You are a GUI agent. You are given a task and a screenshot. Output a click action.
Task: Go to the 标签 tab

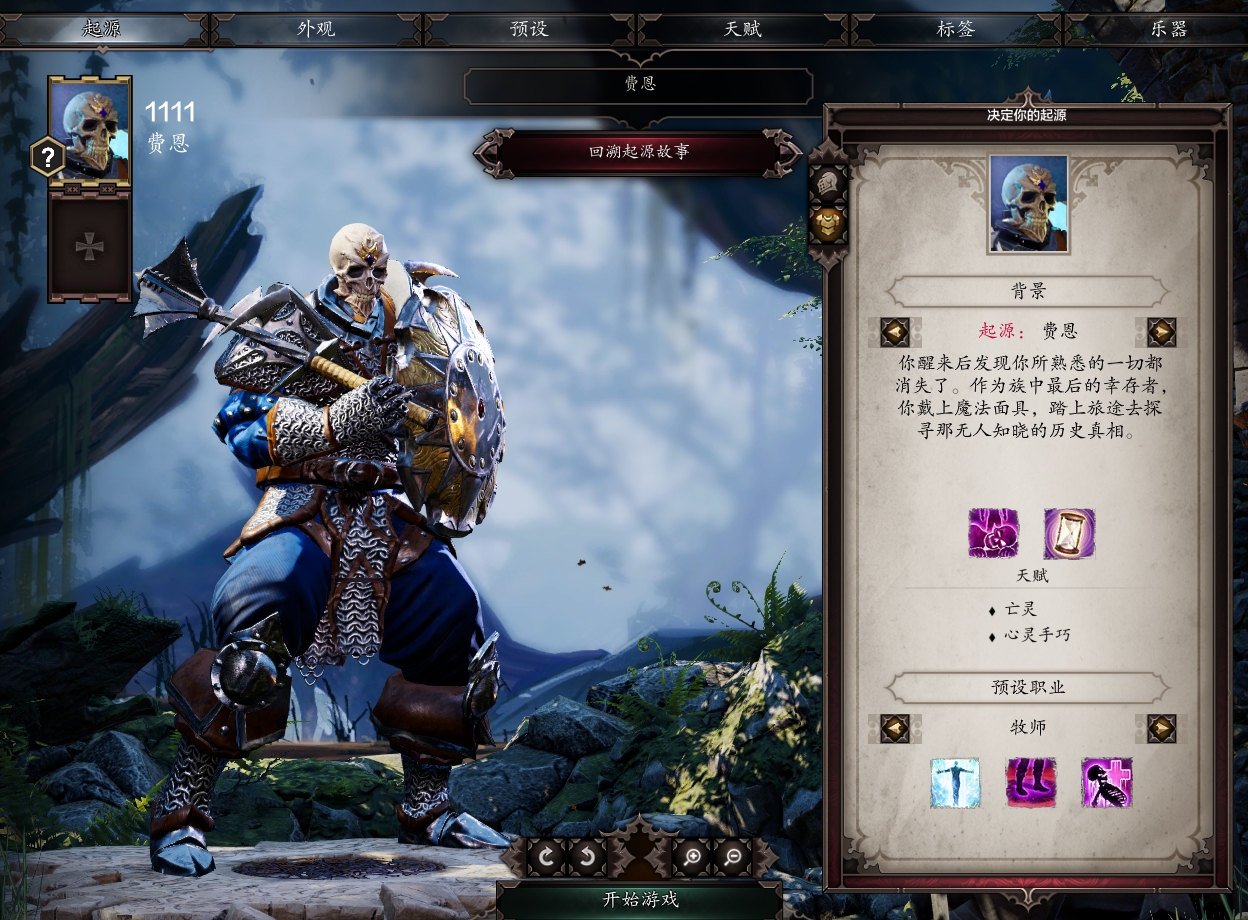[x=955, y=29]
